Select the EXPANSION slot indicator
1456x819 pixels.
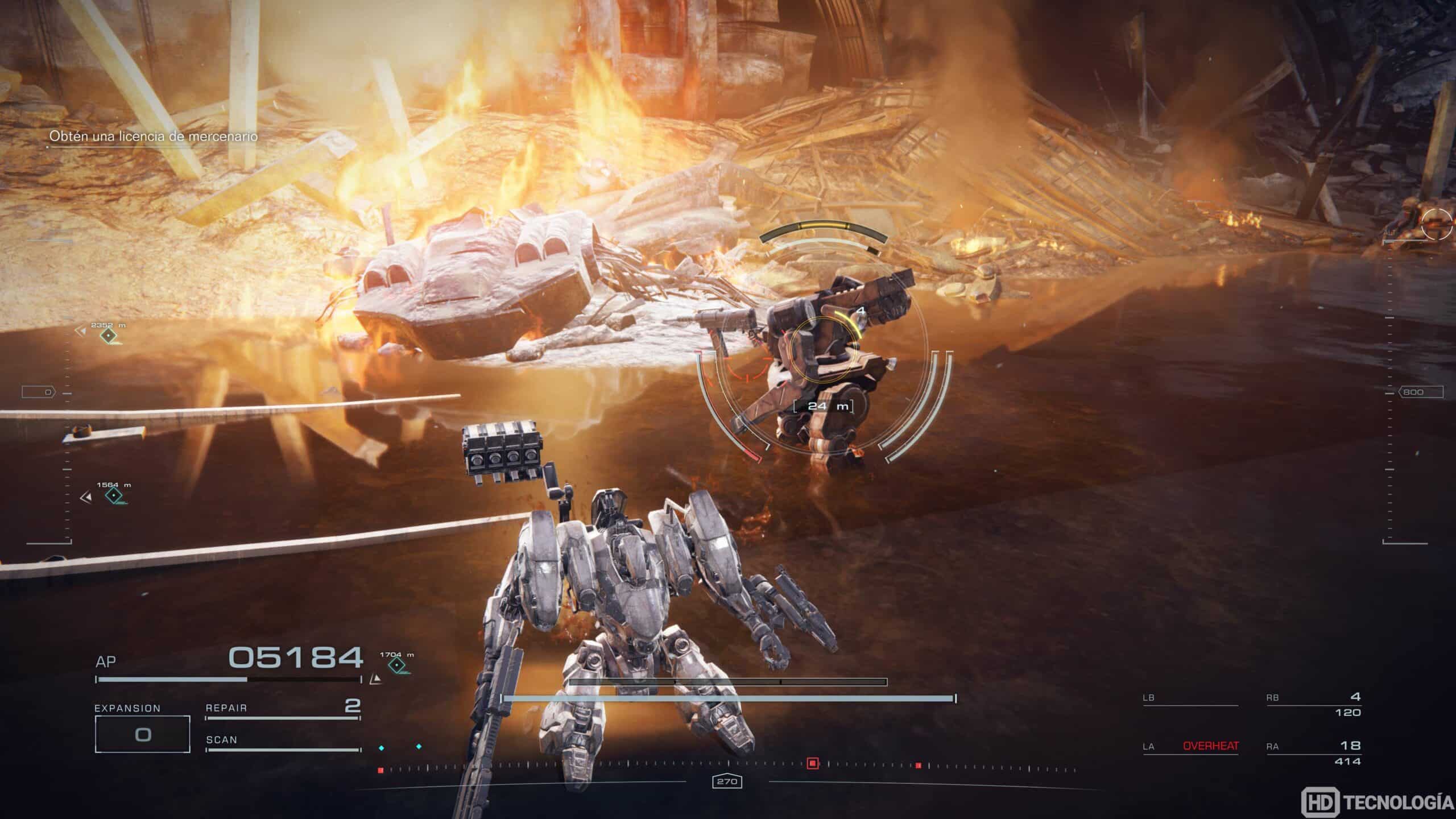(x=144, y=734)
